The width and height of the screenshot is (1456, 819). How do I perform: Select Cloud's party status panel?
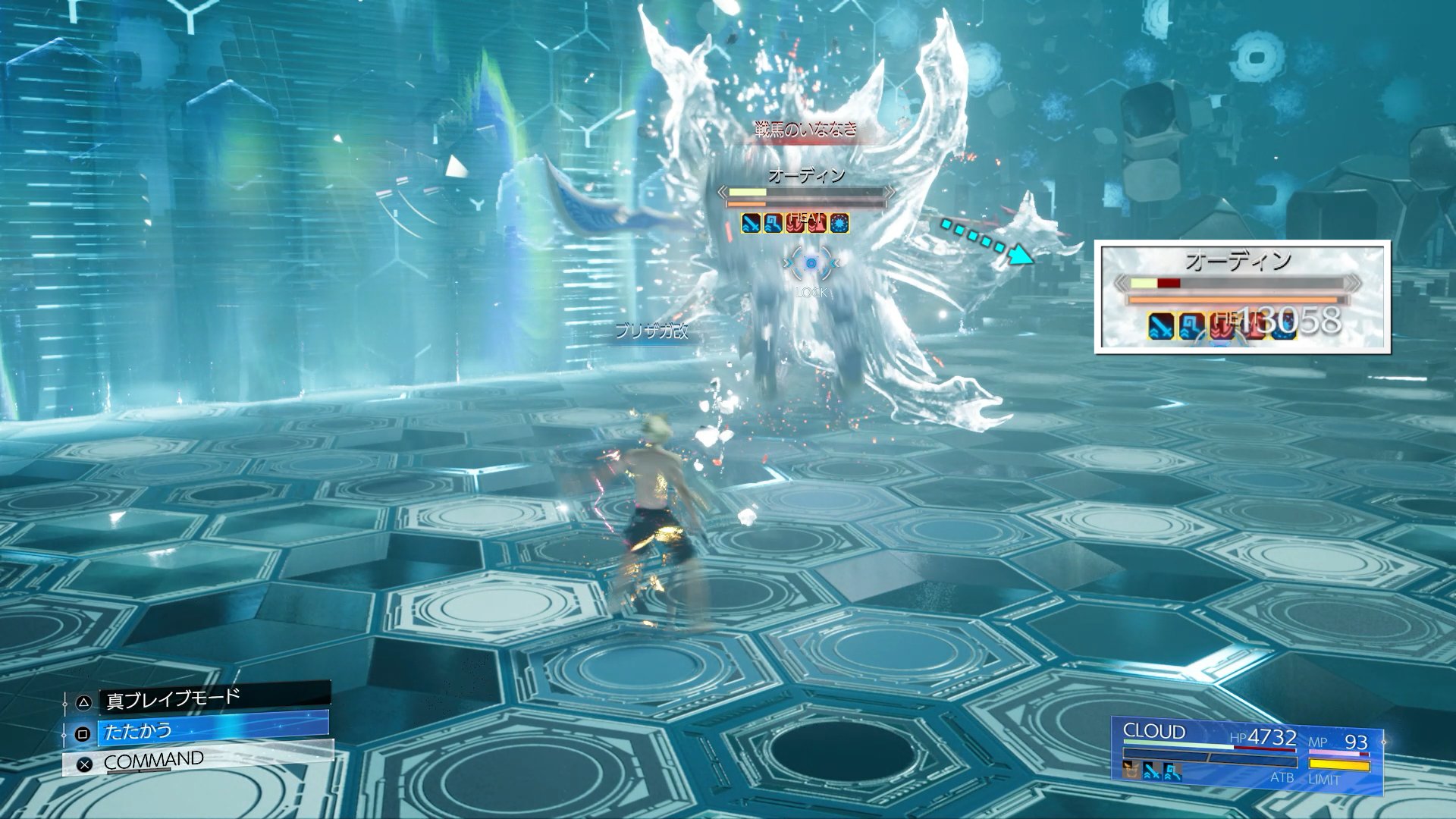coord(1246,754)
